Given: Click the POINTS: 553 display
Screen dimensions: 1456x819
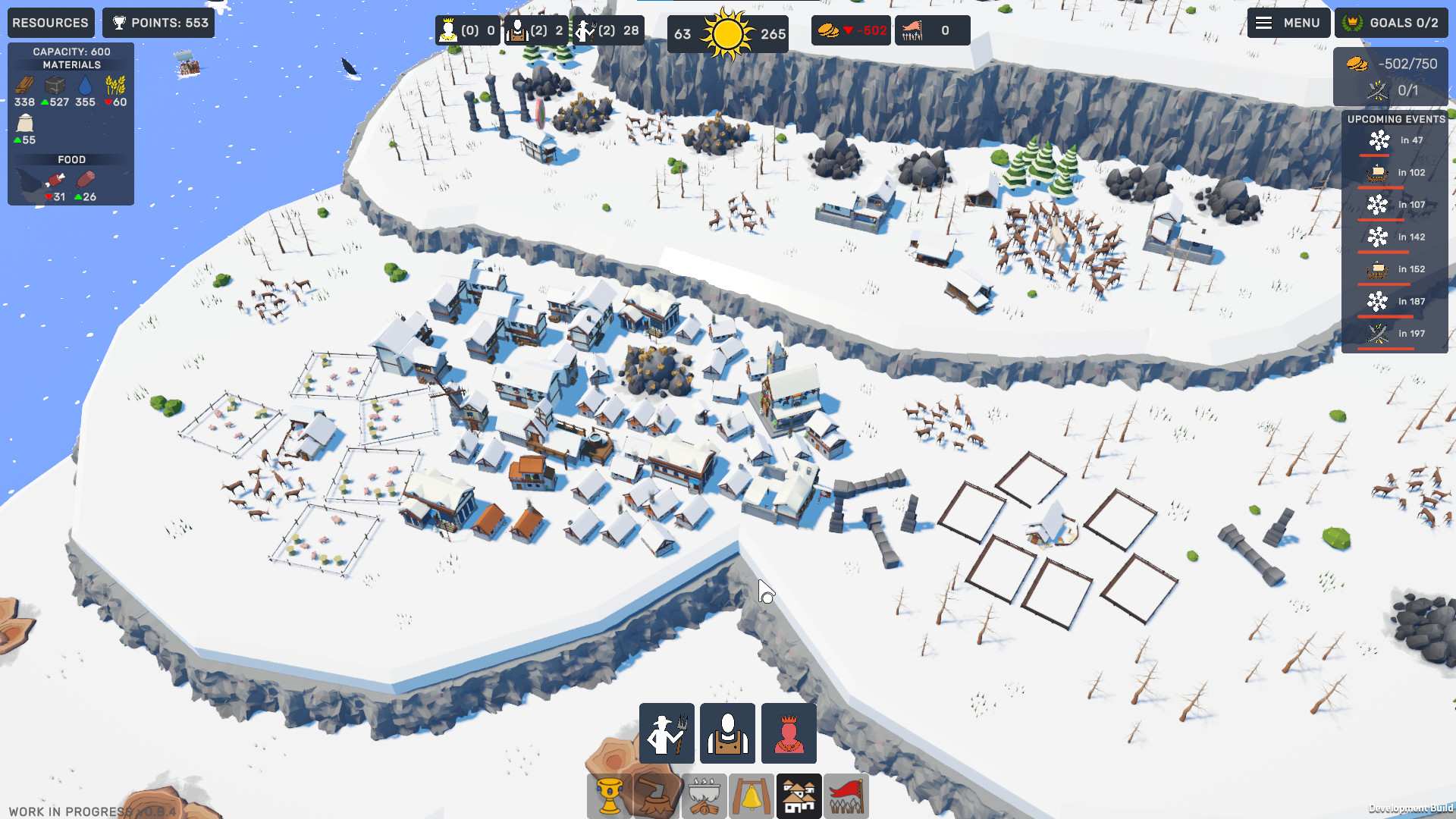Looking at the screenshot, I should point(158,23).
